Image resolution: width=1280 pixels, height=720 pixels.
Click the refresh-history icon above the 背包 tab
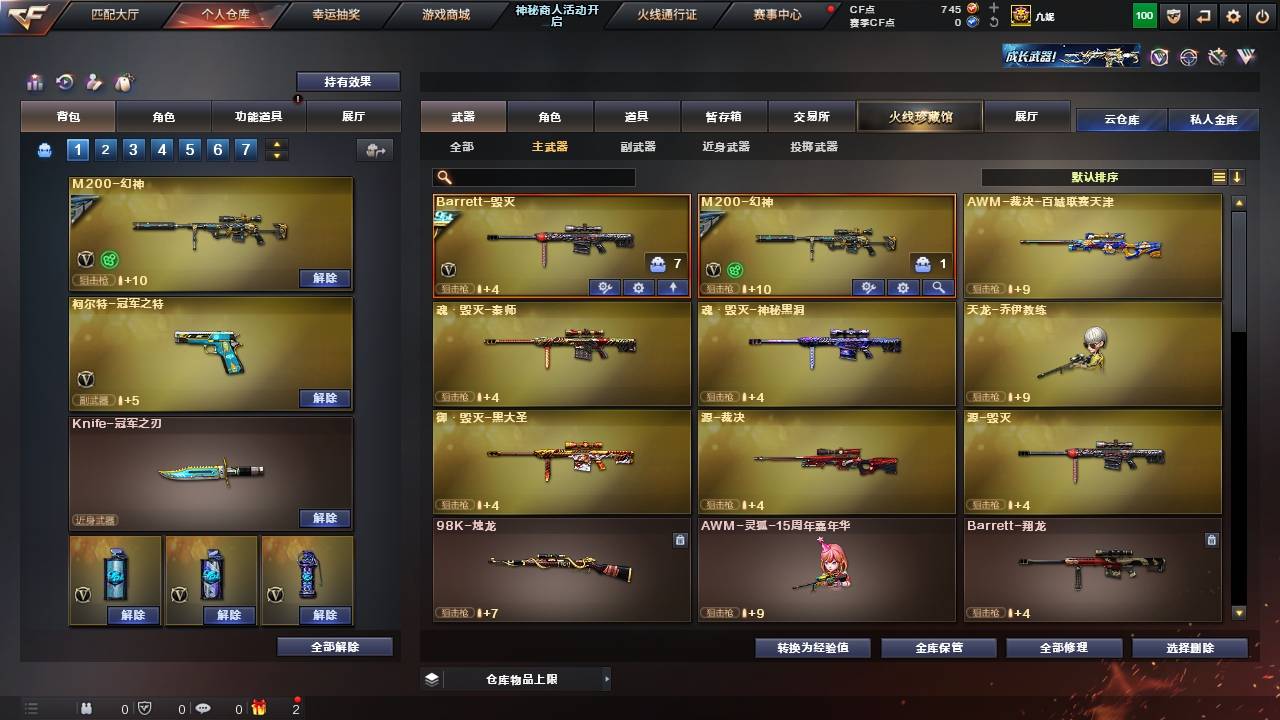(x=62, y=82)
